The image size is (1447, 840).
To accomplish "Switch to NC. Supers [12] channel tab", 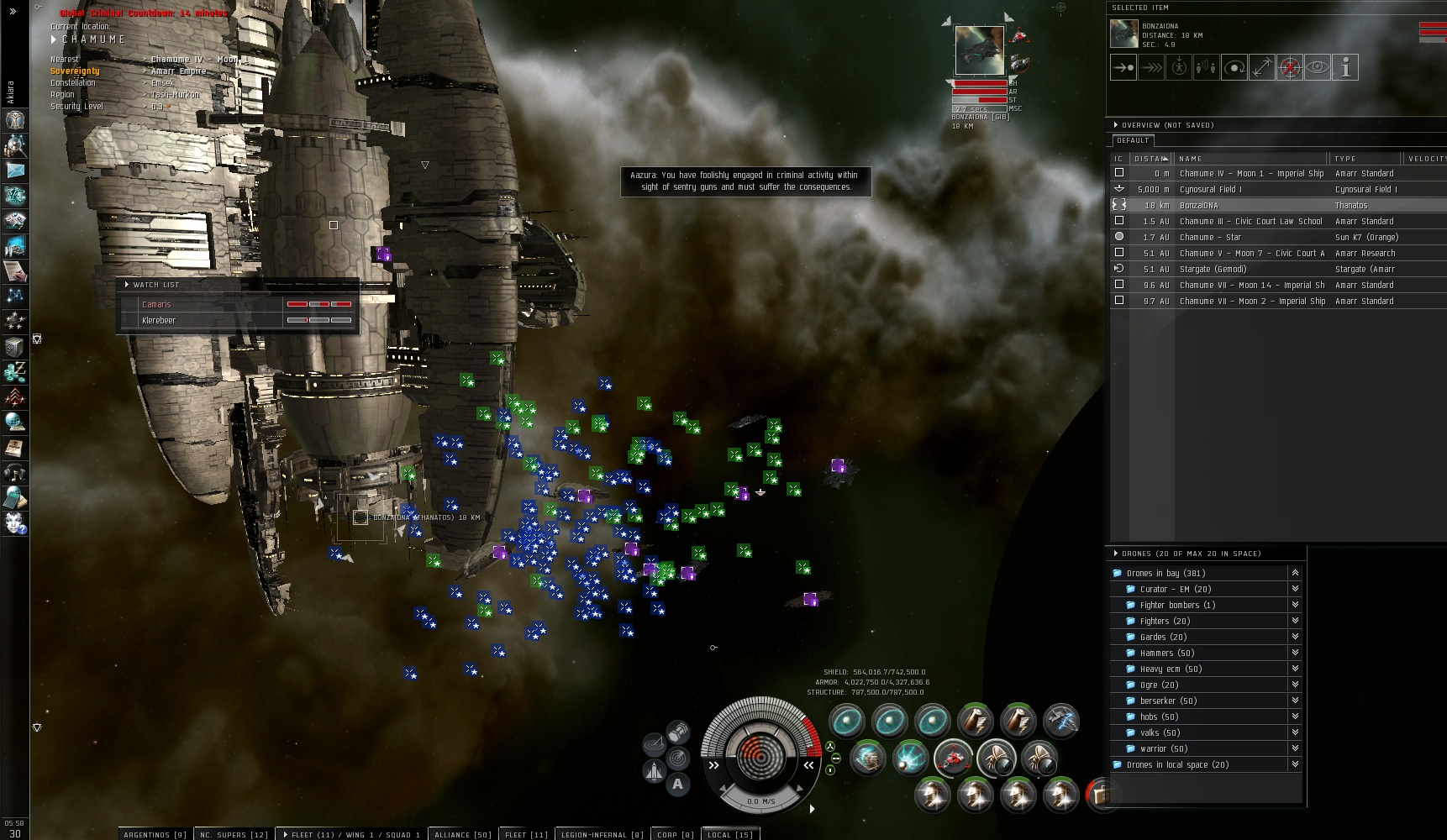I will (x=234, y=834).
